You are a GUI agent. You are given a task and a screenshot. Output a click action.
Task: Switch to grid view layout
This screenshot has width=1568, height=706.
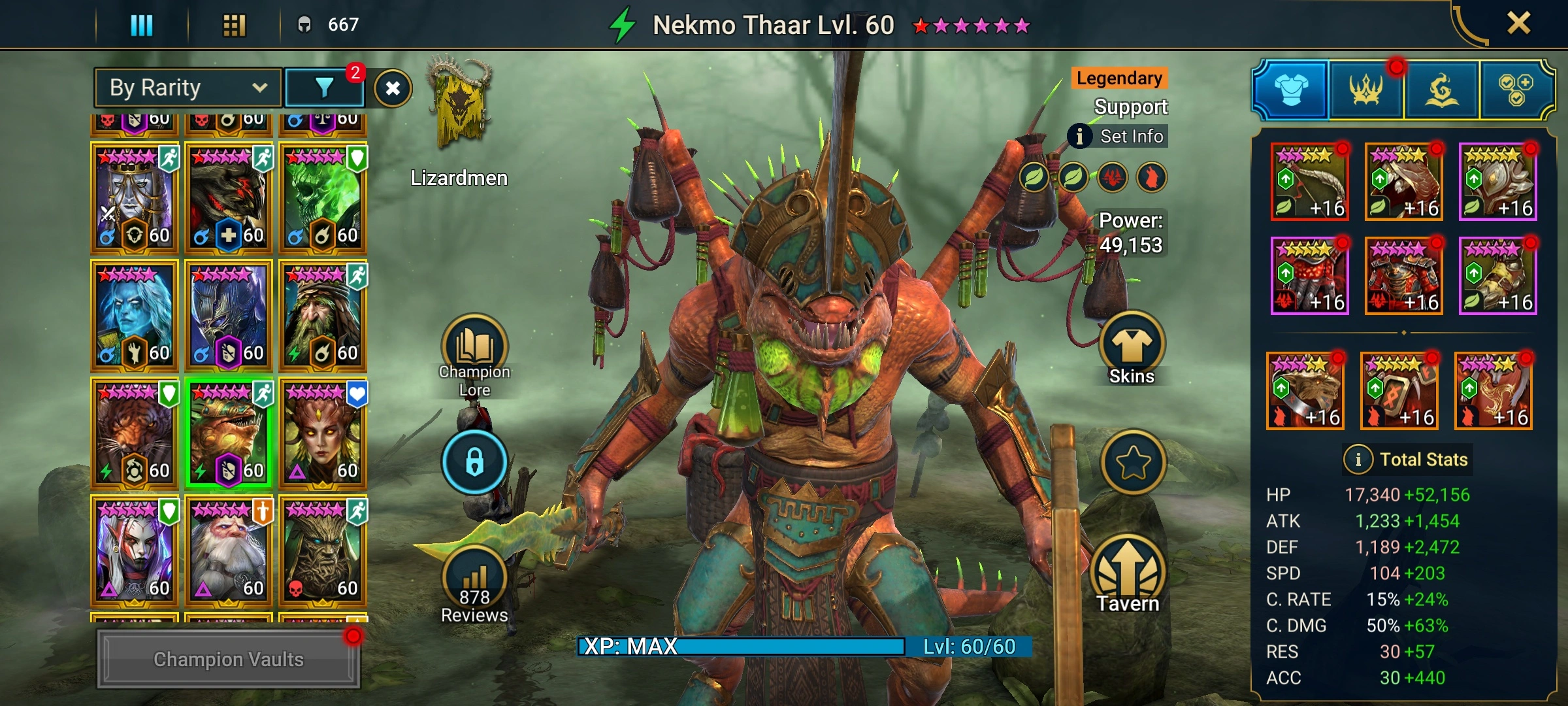pyautogui.click(x=234, y=25)
